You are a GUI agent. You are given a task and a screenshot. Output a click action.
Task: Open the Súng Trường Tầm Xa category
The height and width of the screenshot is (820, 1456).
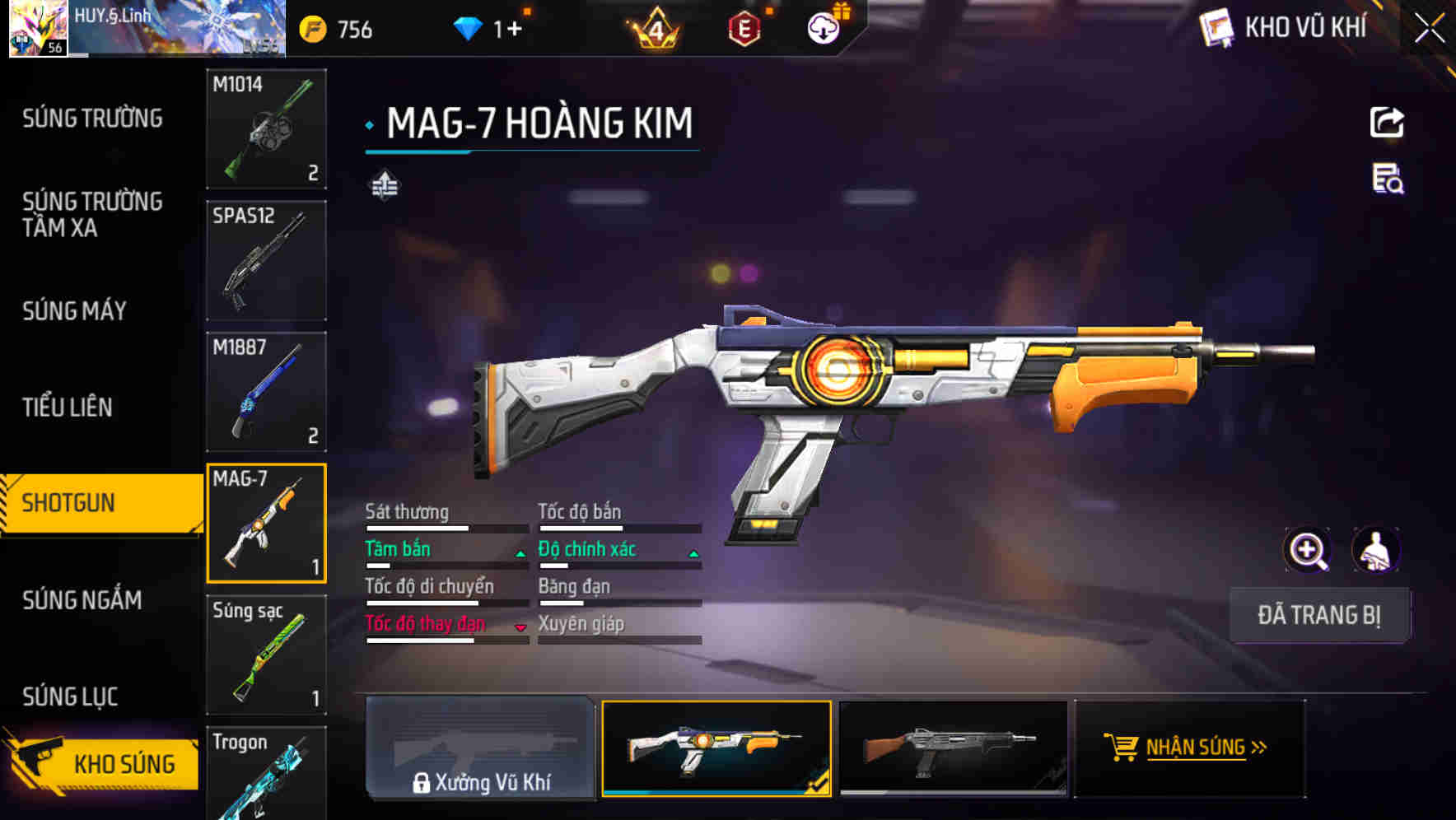(92, 214)
